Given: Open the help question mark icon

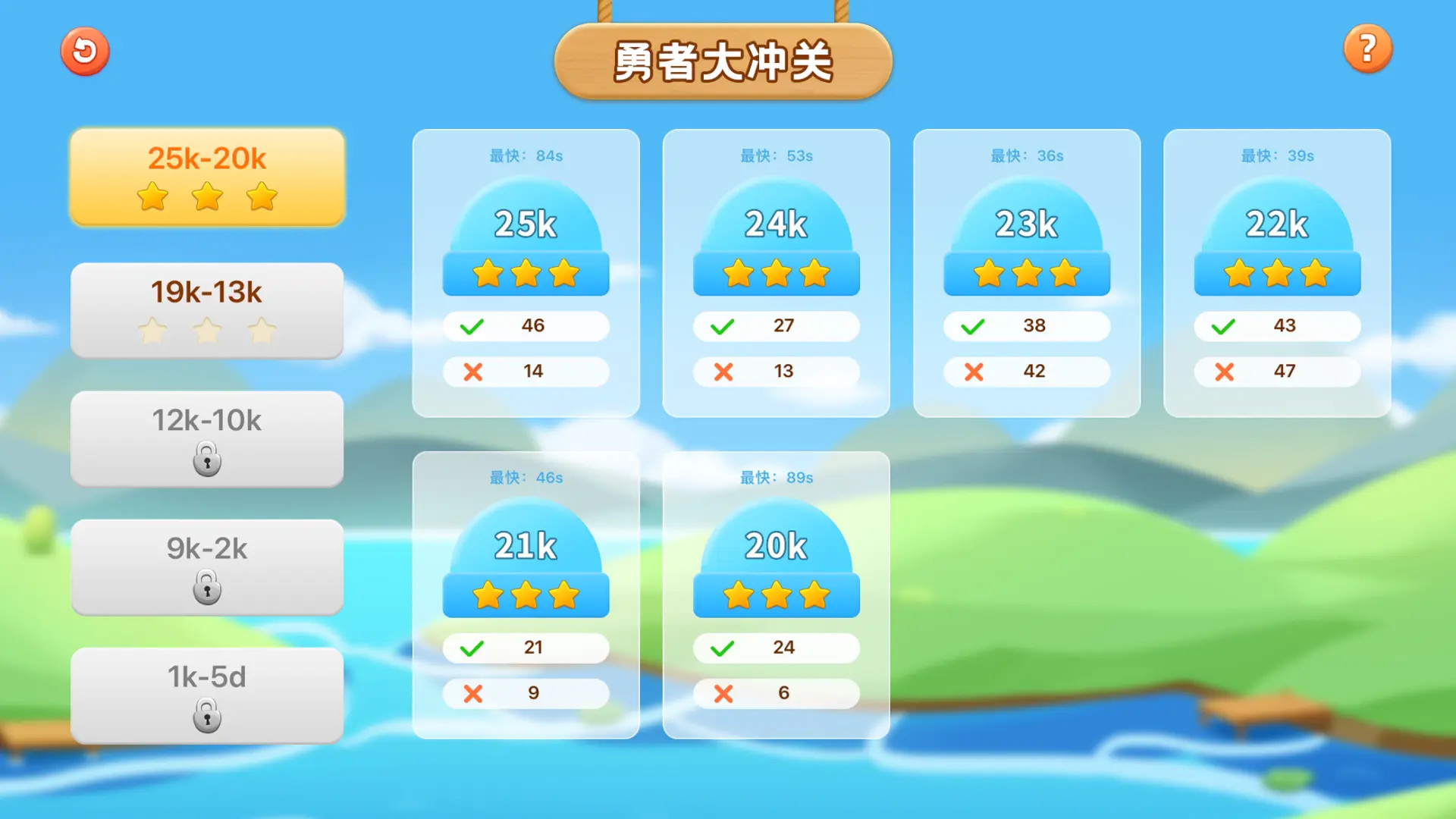Looking at the screenshot, I should [1367, 49].
